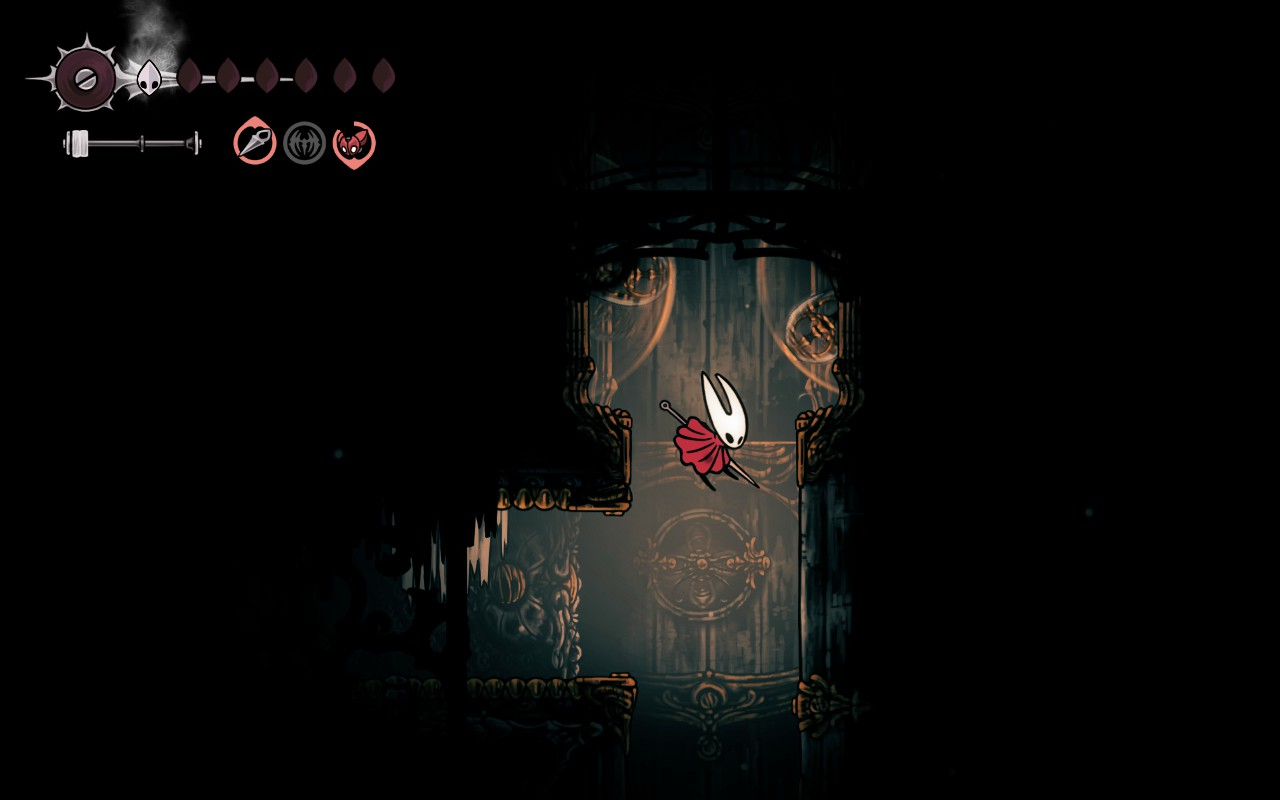
Task: Click the grey spider emblem tool icon
Action: click(x=304, y=143)
